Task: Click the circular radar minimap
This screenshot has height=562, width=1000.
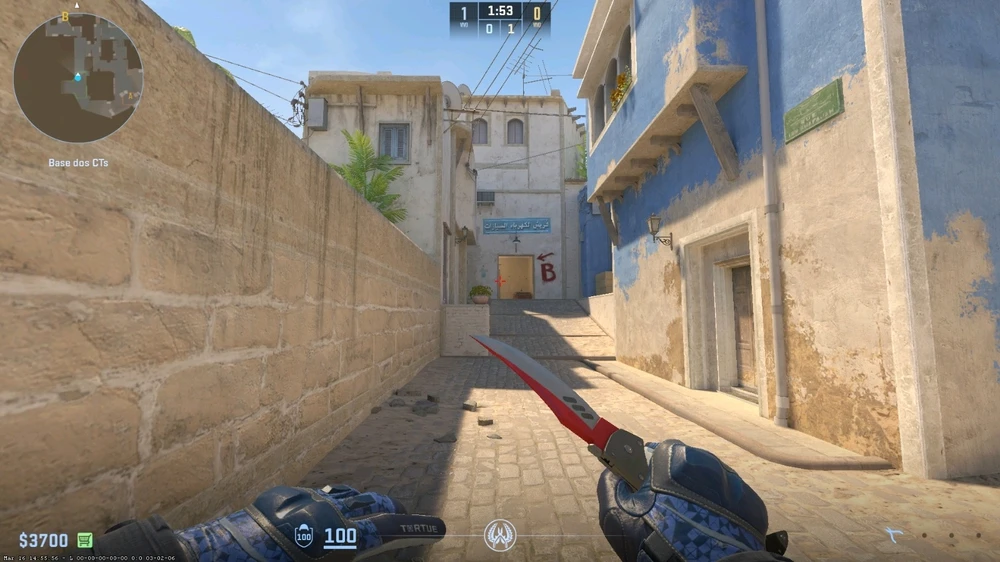Action: (x=78, y=77)
